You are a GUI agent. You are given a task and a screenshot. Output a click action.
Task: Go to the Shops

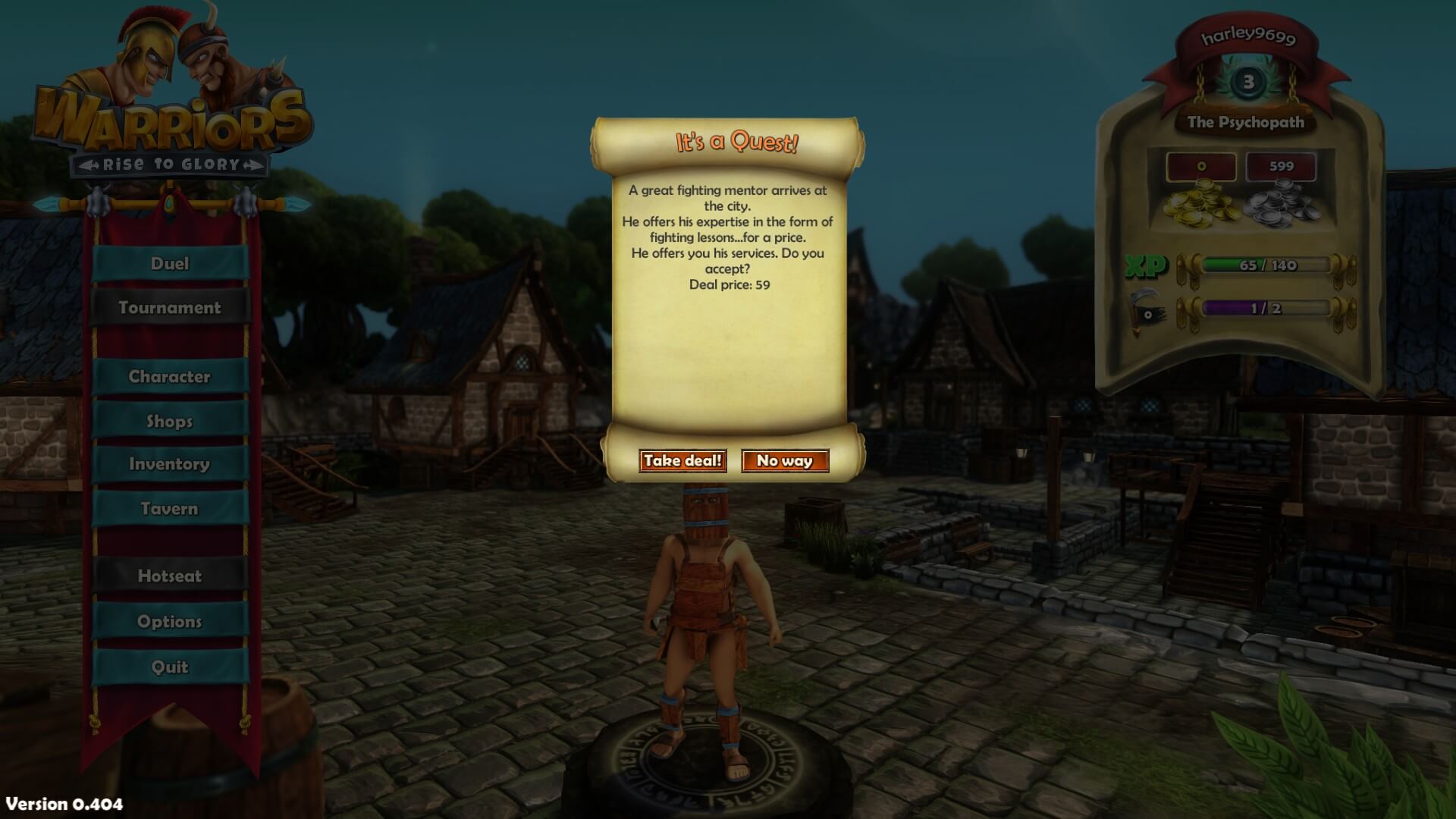170,422
